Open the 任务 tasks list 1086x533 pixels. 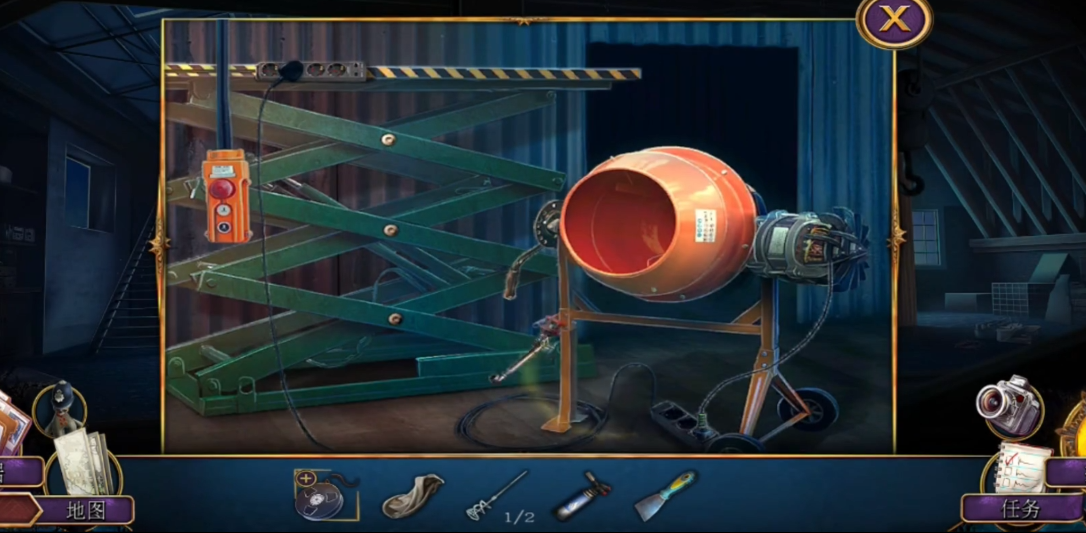(x=1020, y=508)
